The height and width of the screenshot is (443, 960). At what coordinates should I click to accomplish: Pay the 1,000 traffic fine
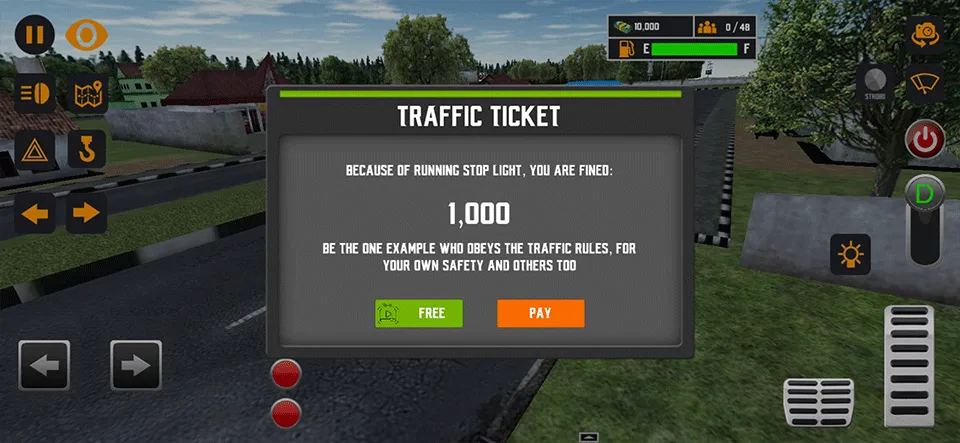(x=540, y=313)
